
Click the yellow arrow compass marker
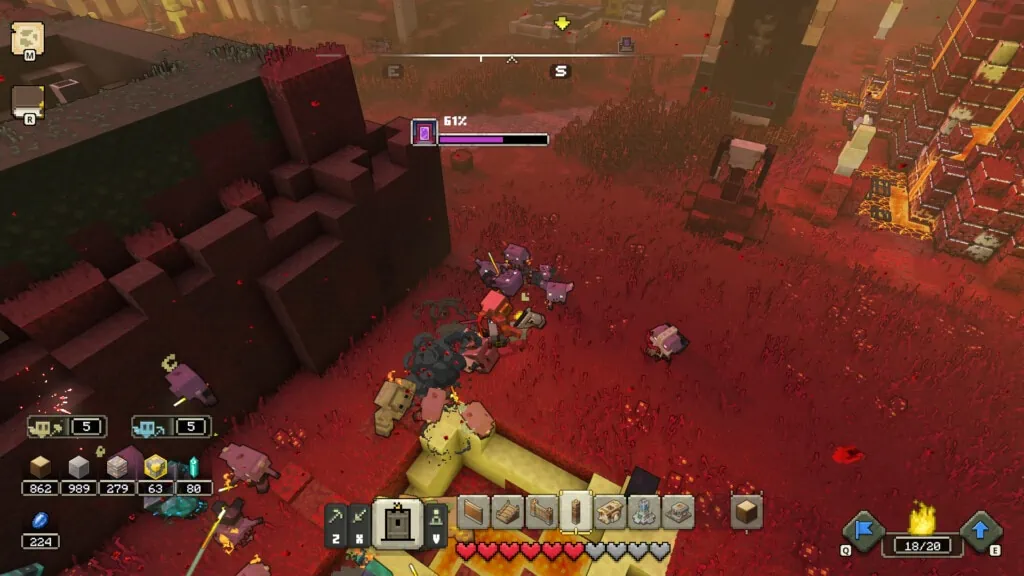[562, 23]
